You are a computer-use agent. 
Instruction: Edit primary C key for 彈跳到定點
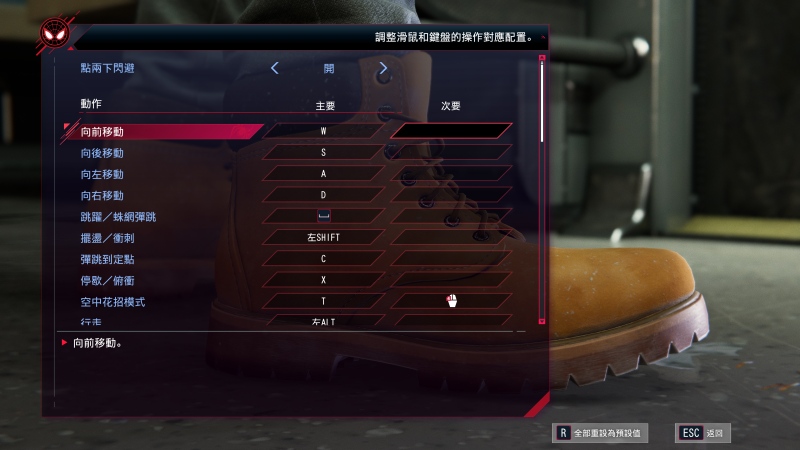(324, 258)
